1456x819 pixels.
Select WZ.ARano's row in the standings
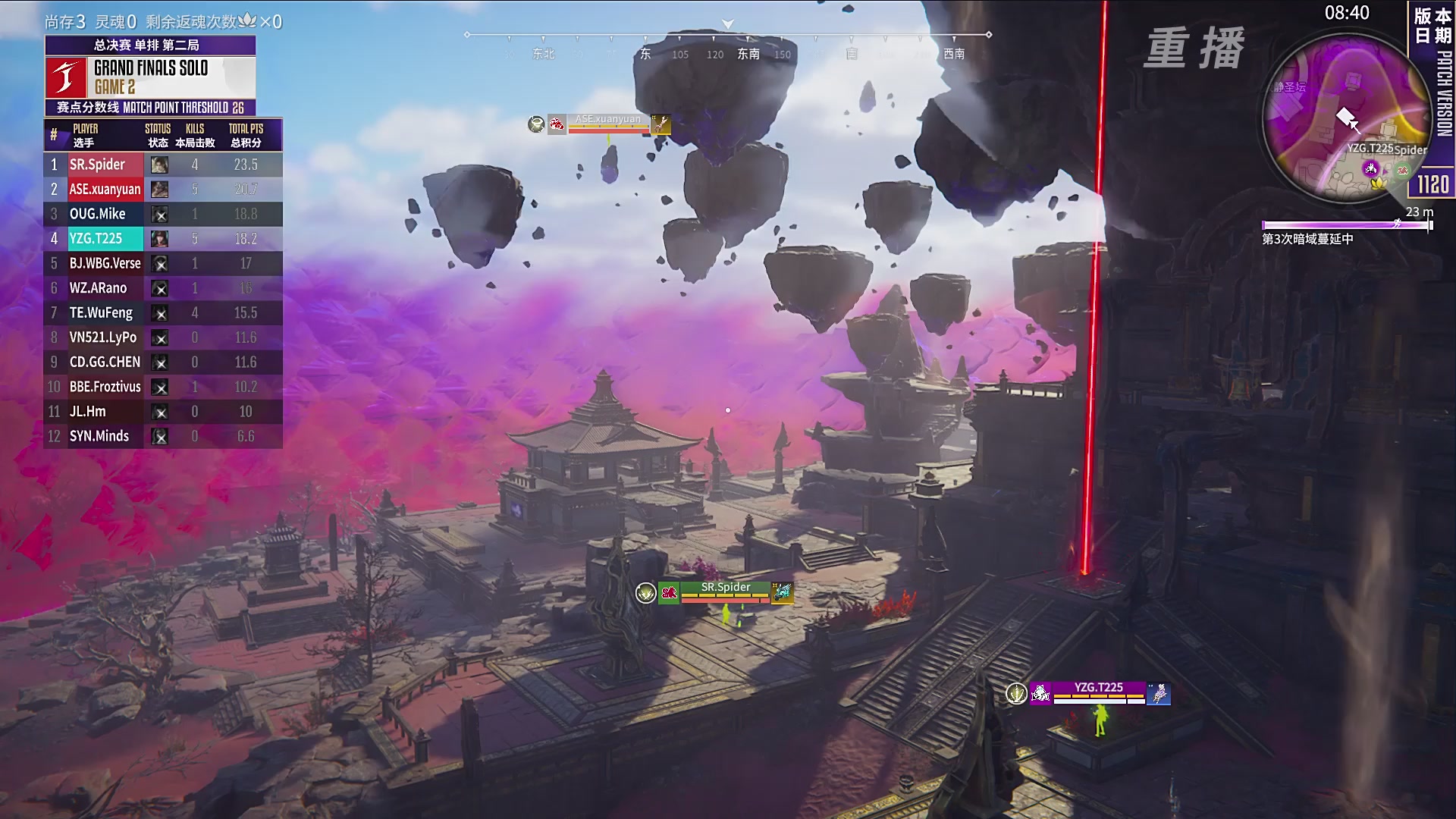click(163, 288)
